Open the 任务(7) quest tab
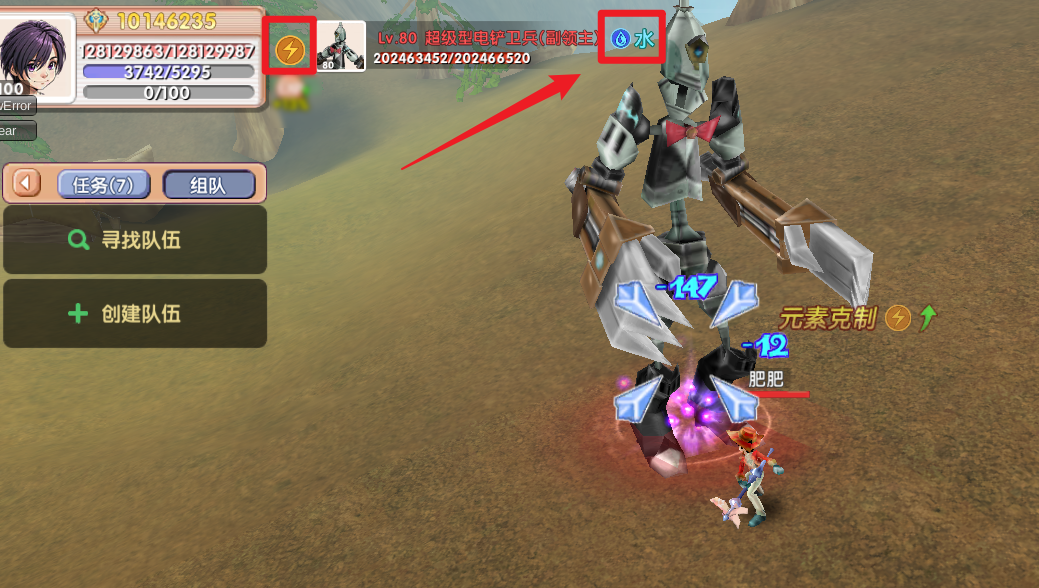 pos(104,185)
